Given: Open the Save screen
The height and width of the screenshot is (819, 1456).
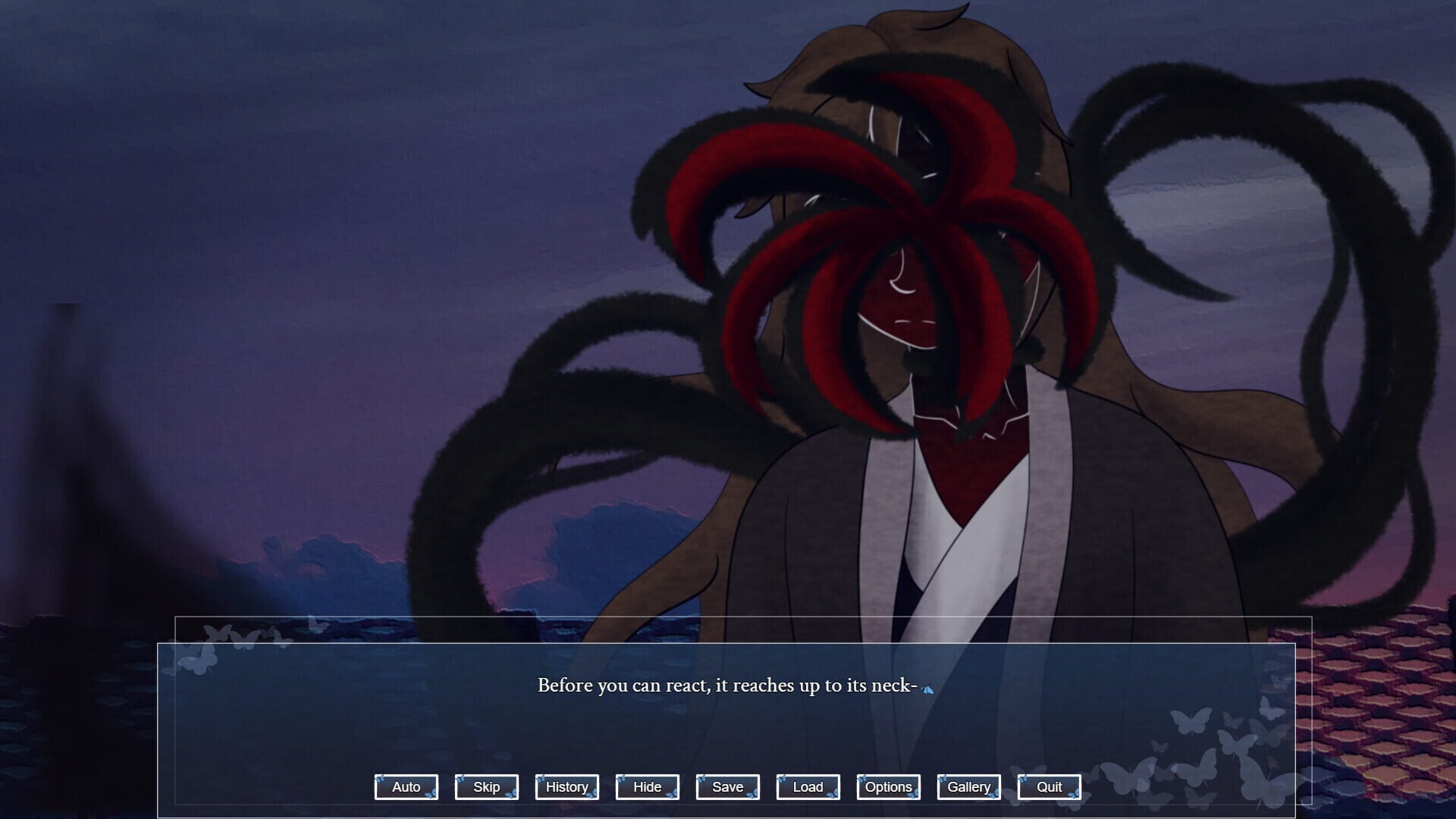Looking at the screenshot, I should pyautogui.click(x=726, y=786).
